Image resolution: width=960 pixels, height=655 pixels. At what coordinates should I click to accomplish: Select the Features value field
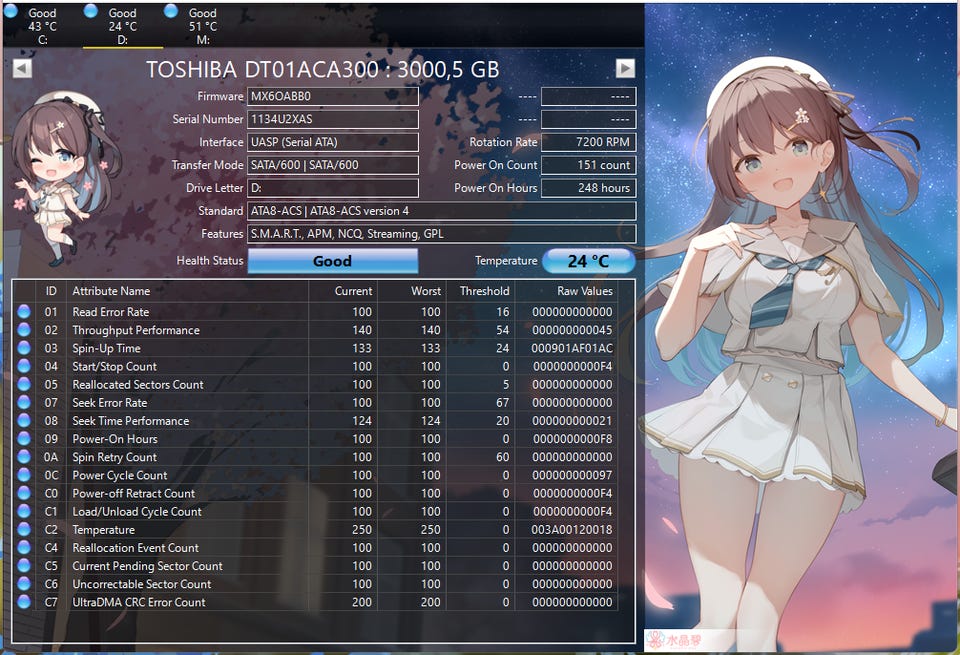[441, 234]
